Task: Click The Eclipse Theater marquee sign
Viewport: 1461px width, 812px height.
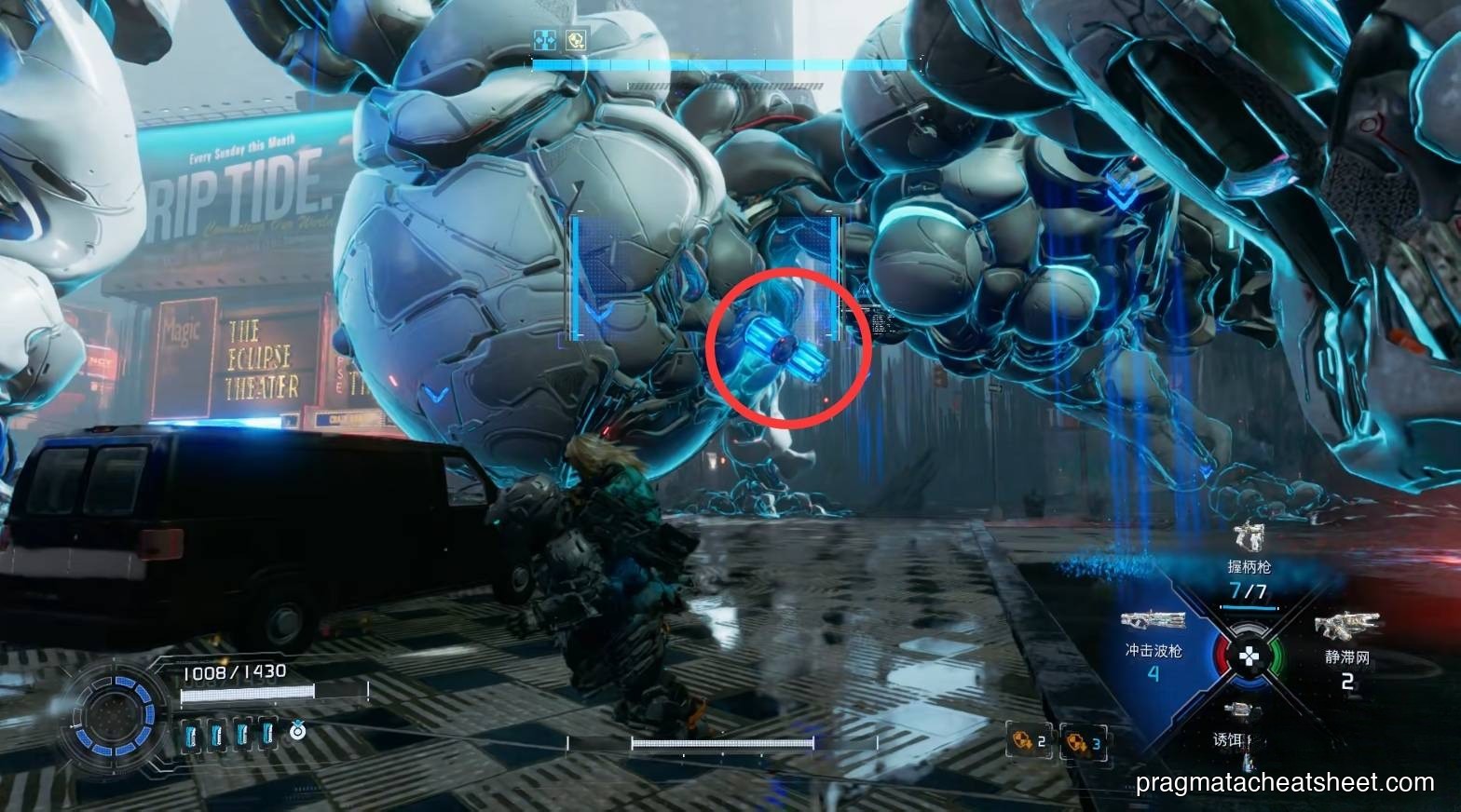Action: tap(261, 356)
